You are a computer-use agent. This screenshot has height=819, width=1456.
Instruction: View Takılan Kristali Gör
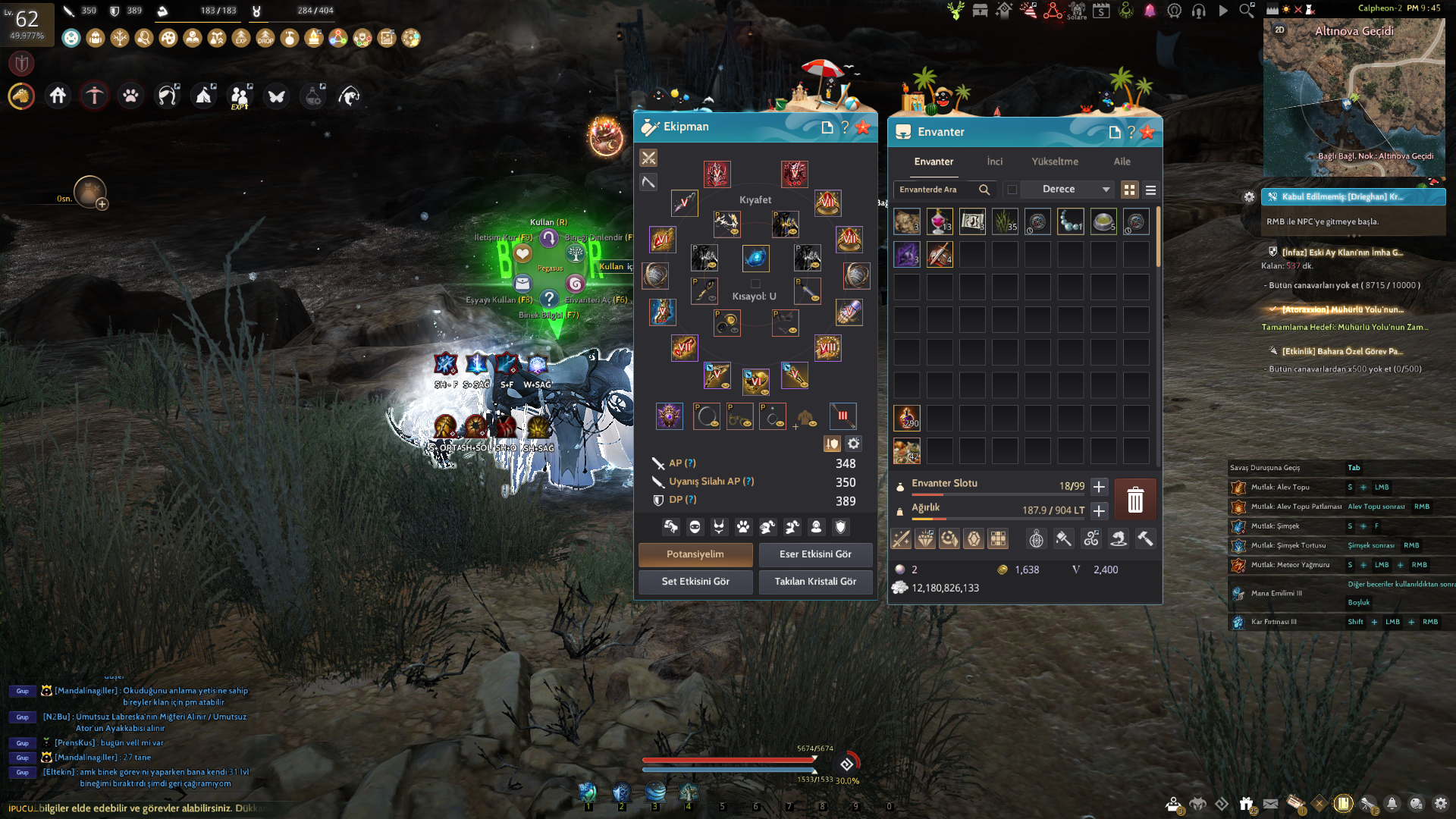815,582
